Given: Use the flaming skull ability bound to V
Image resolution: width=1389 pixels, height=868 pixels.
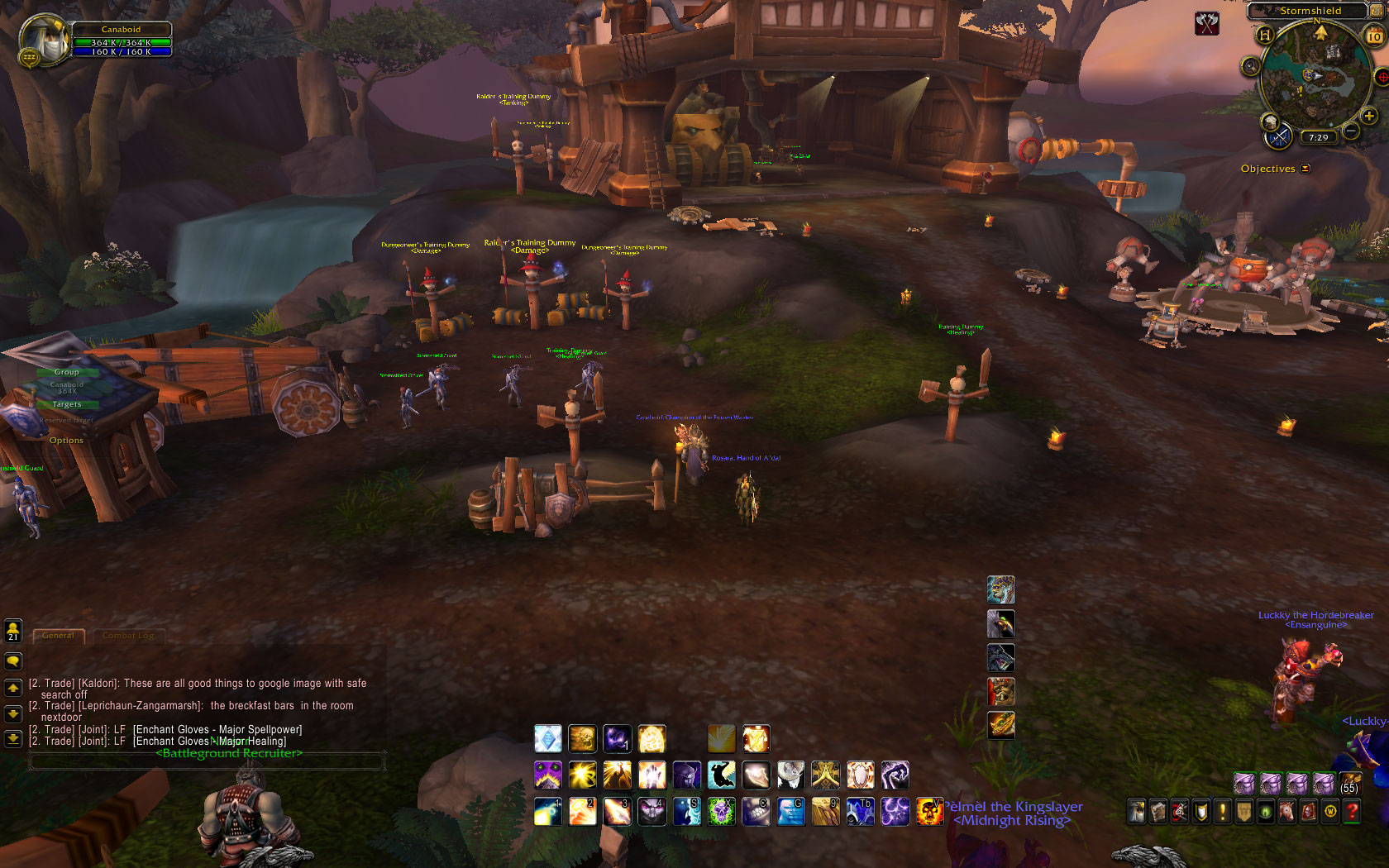Looking at the screenshot, I should (929, 812).
